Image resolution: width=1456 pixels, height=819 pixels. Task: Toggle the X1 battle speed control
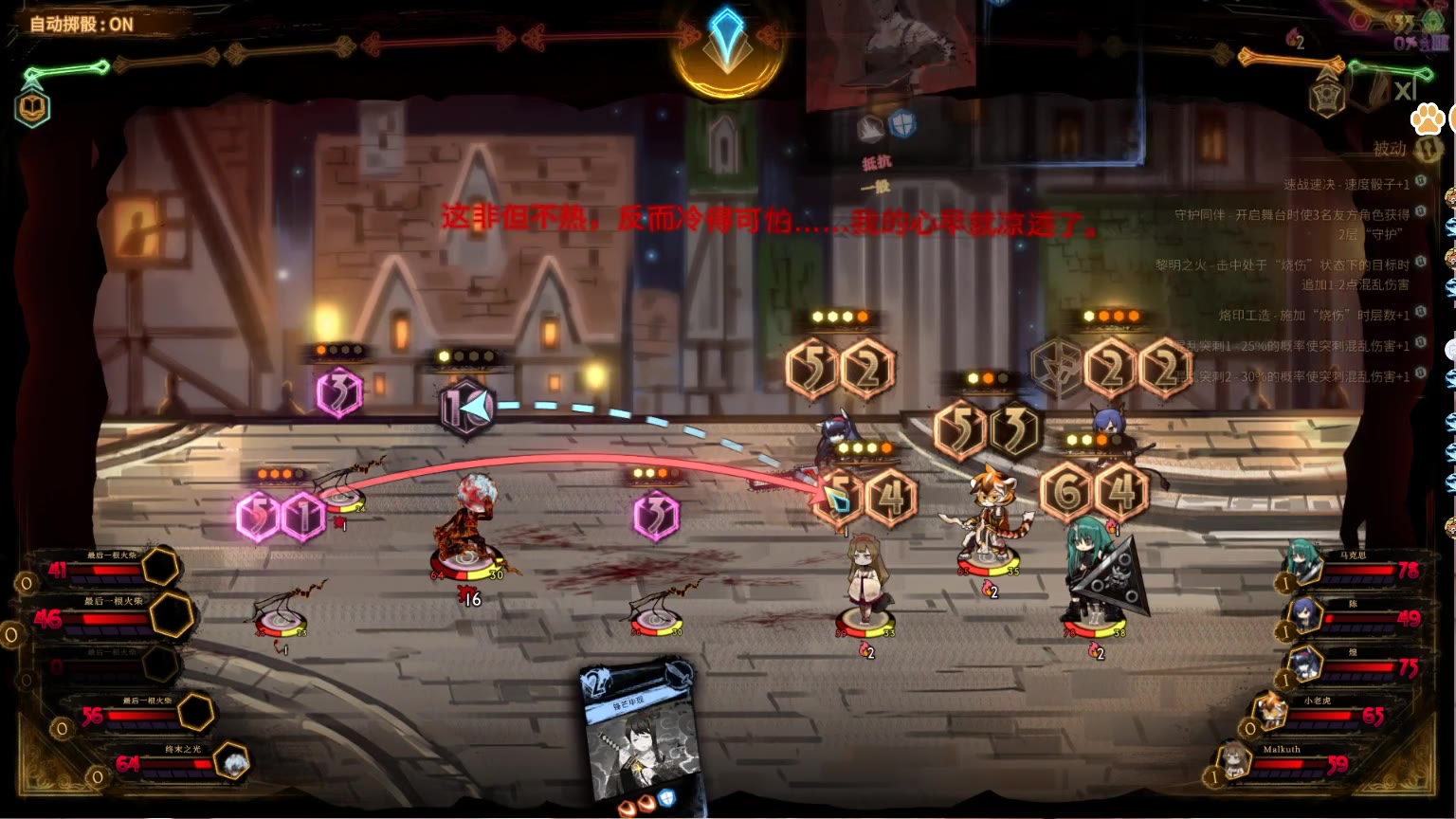1403,90
